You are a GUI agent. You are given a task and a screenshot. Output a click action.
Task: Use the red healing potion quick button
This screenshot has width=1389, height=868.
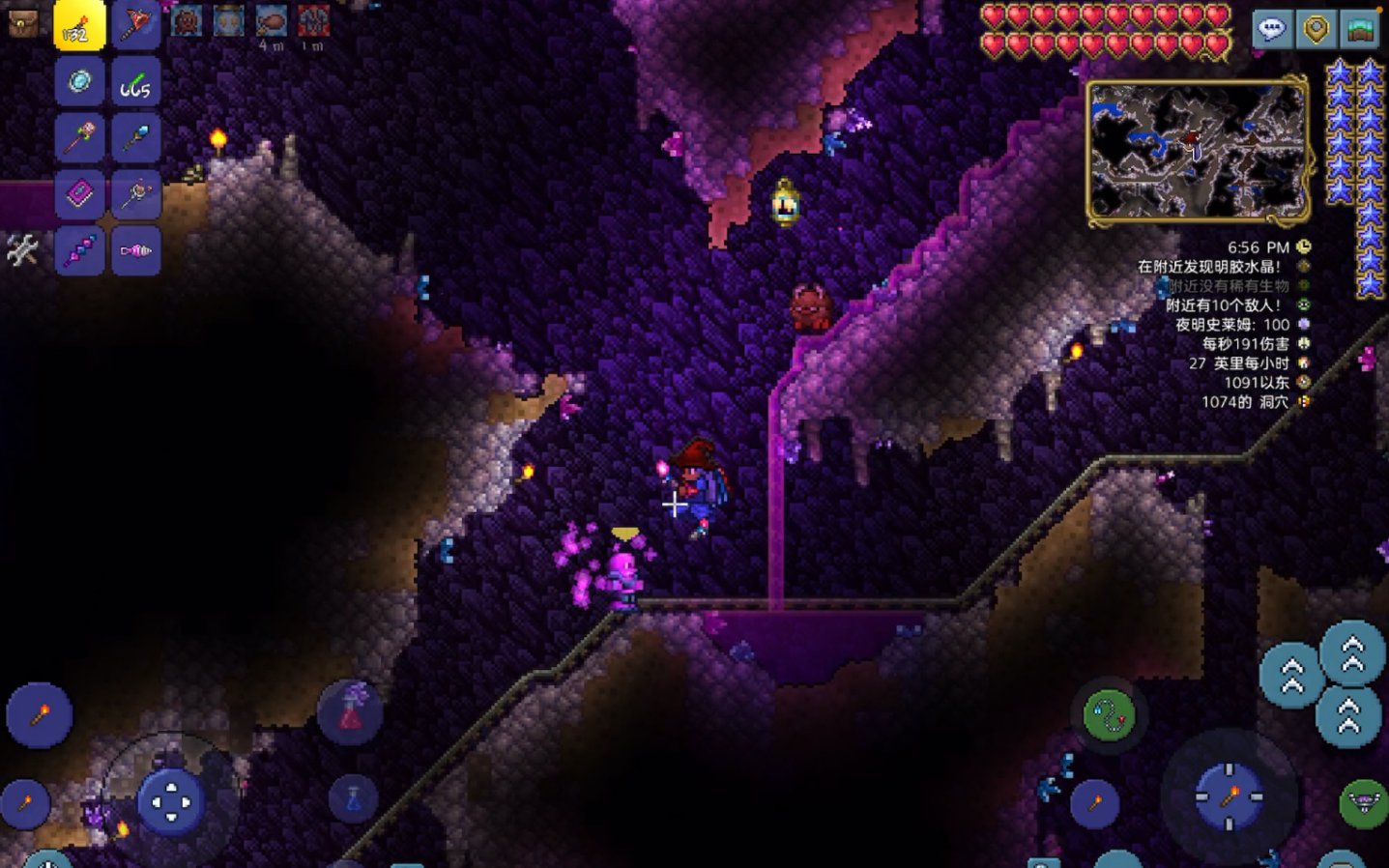click(350, 713)
